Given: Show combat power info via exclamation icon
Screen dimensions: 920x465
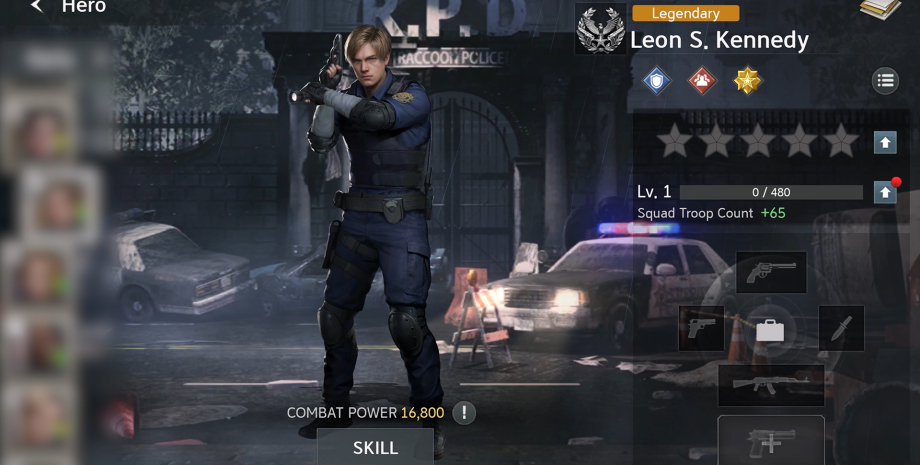Looking at the screenshot, I should click(x=464, y=412).
